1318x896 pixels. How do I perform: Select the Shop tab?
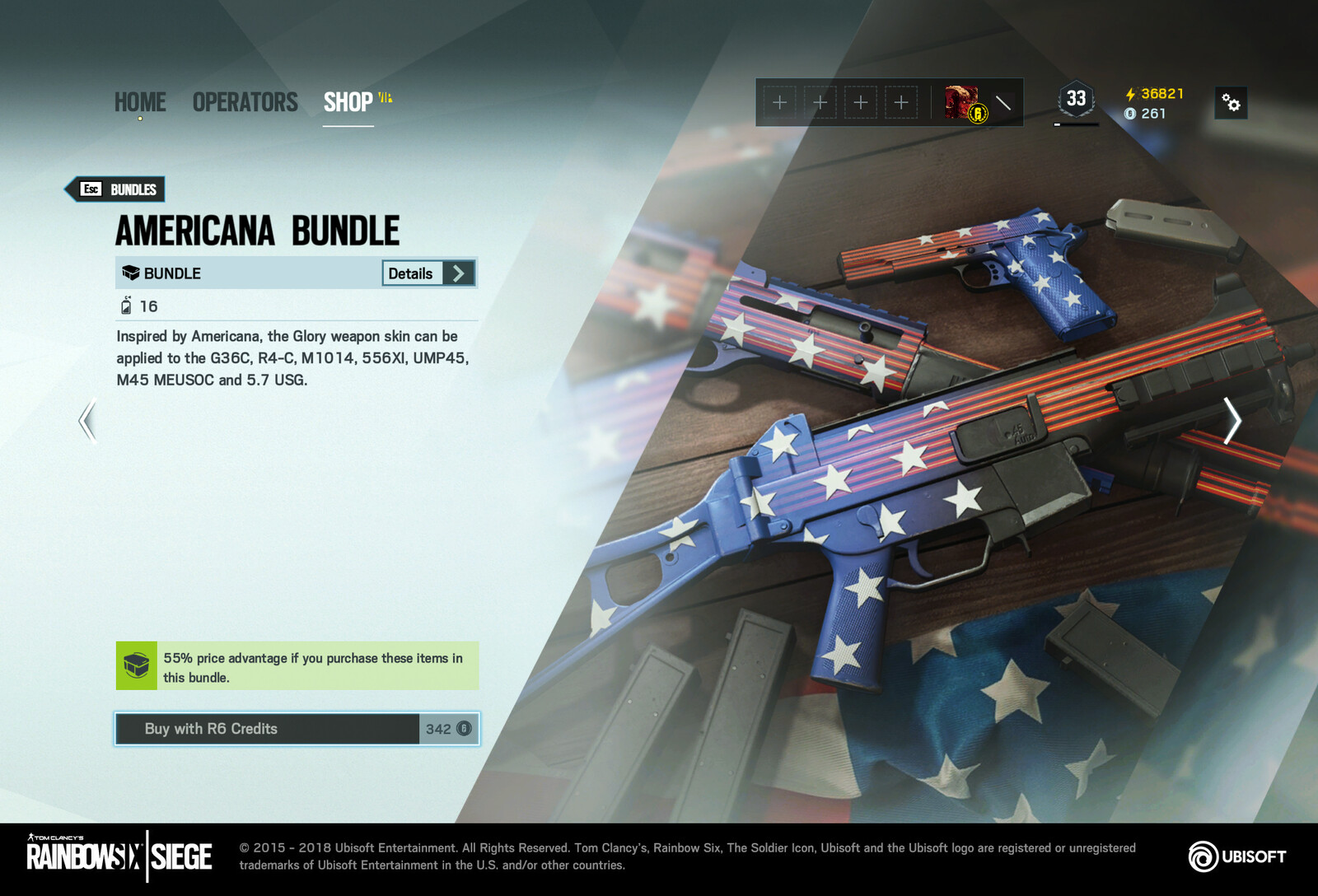[348, 102]
